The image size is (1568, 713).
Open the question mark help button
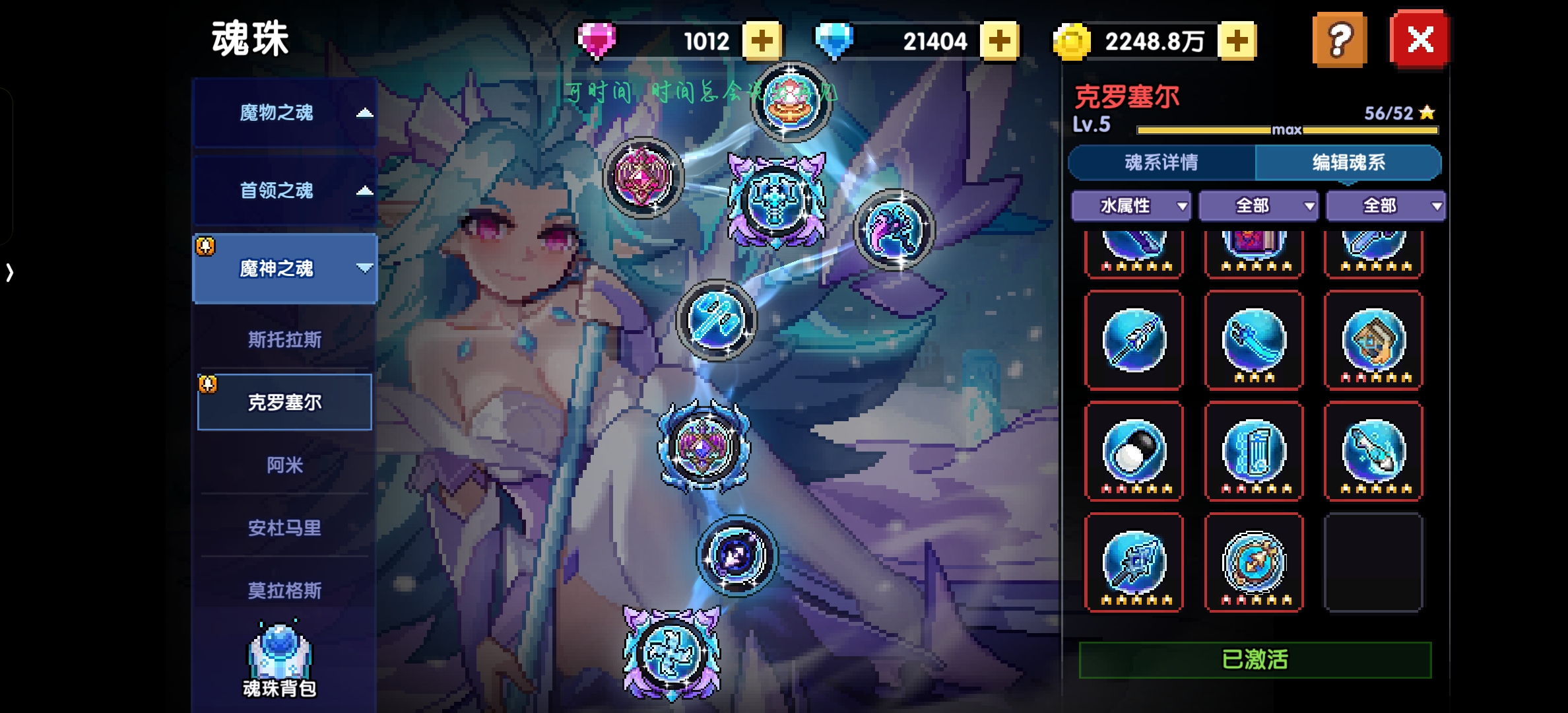click(1339, 40)
